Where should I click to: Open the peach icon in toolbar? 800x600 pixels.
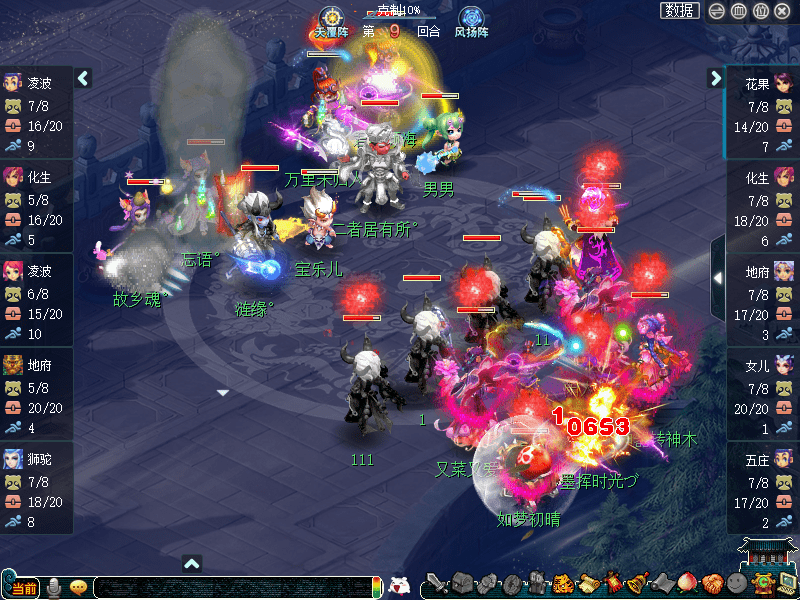tap(688, 583)
